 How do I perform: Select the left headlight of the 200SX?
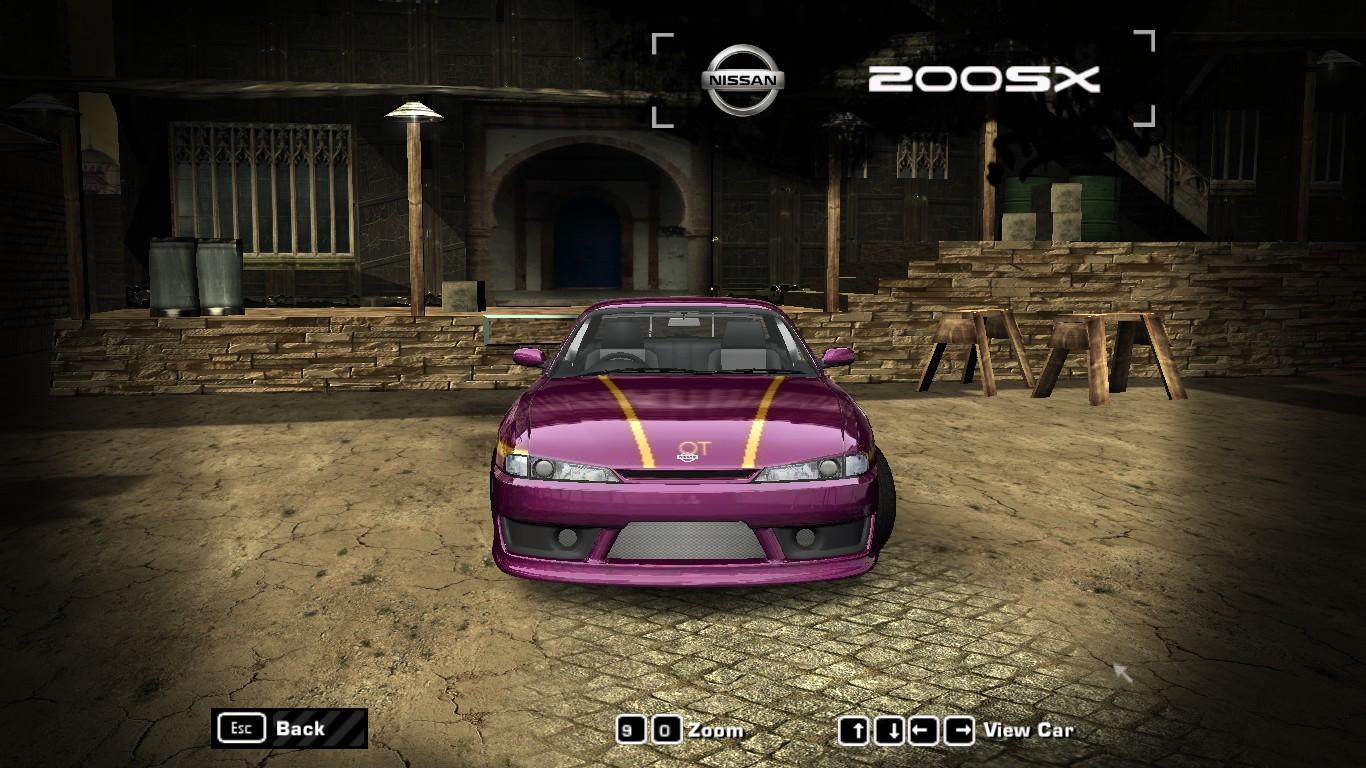pos(555,466)
